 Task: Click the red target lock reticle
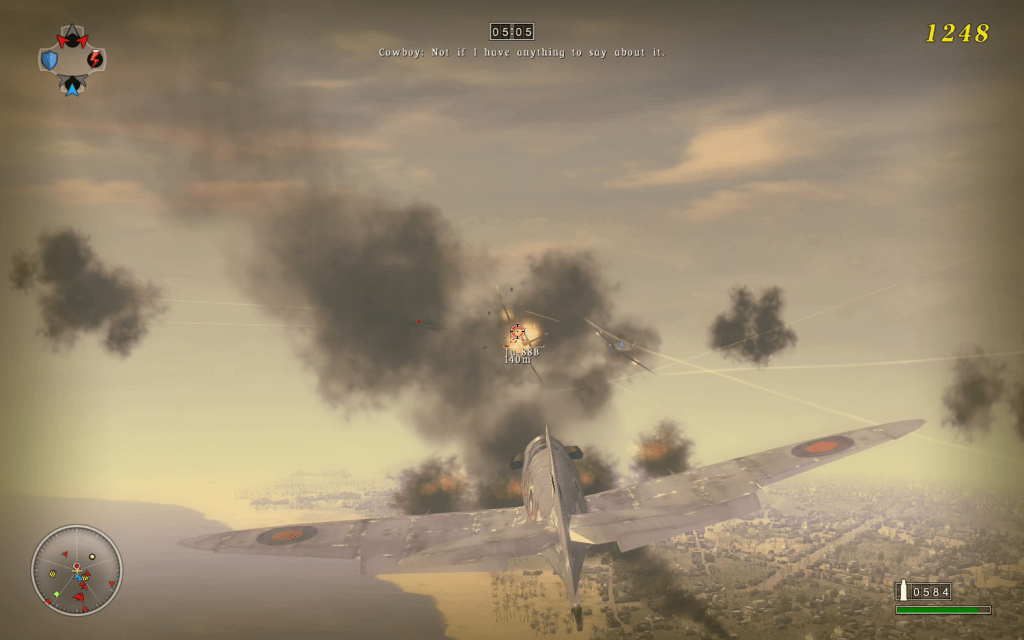point(517,333)
